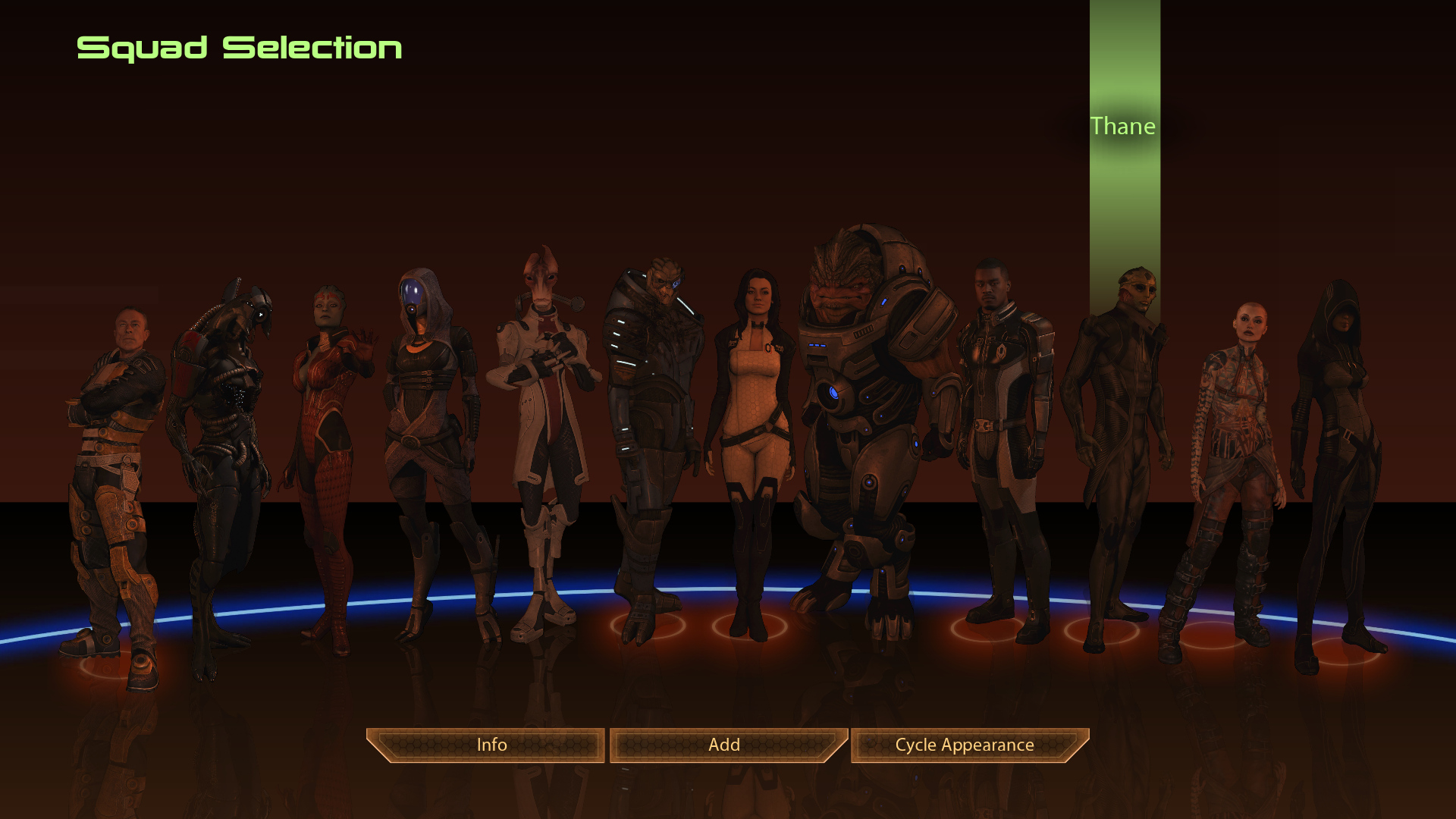Select Jack the tattooed squadmate

[1232, 455]
